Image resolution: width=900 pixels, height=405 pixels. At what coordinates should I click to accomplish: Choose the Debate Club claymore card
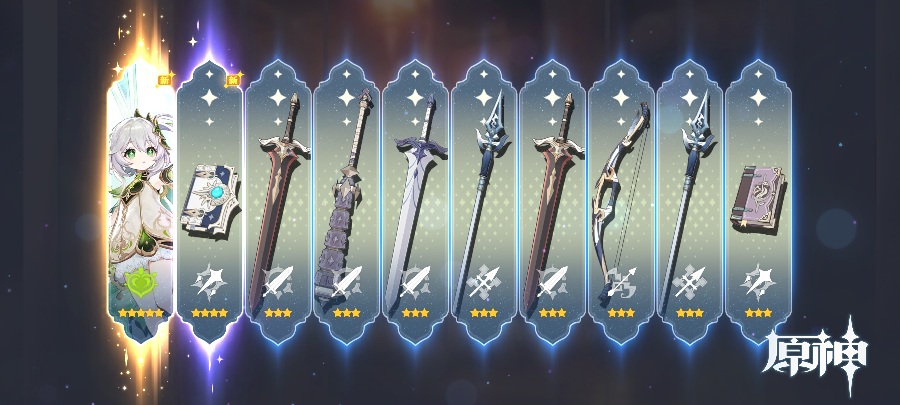[347, 200]
